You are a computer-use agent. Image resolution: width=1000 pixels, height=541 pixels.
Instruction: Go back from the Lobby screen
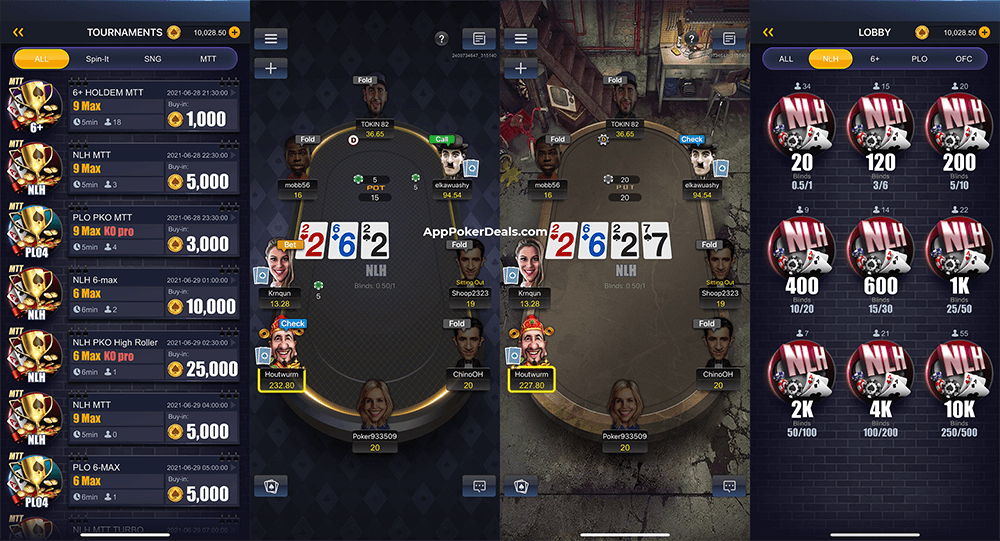tap(768, 32)
